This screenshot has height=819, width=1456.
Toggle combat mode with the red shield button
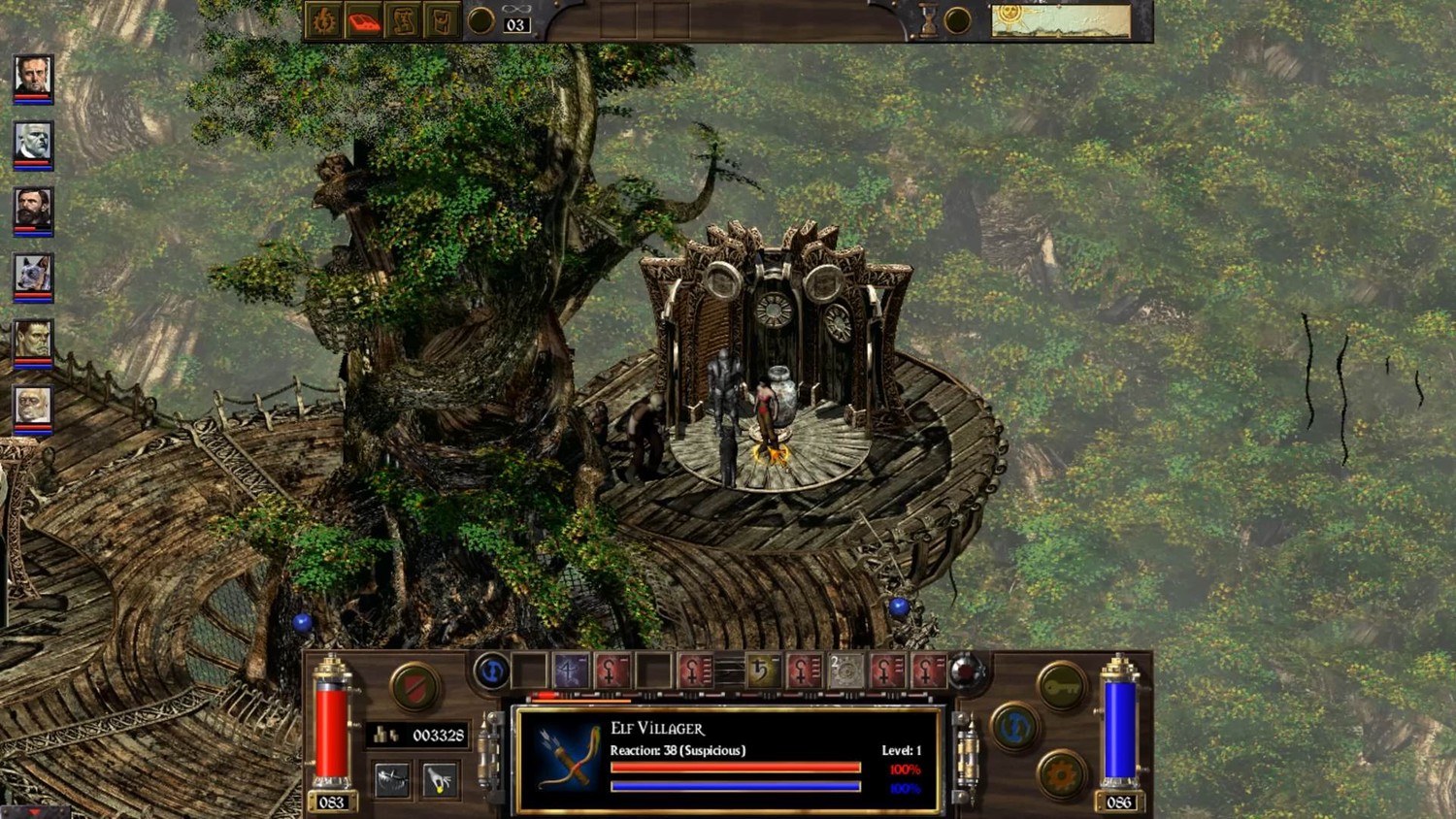(414, 686)
